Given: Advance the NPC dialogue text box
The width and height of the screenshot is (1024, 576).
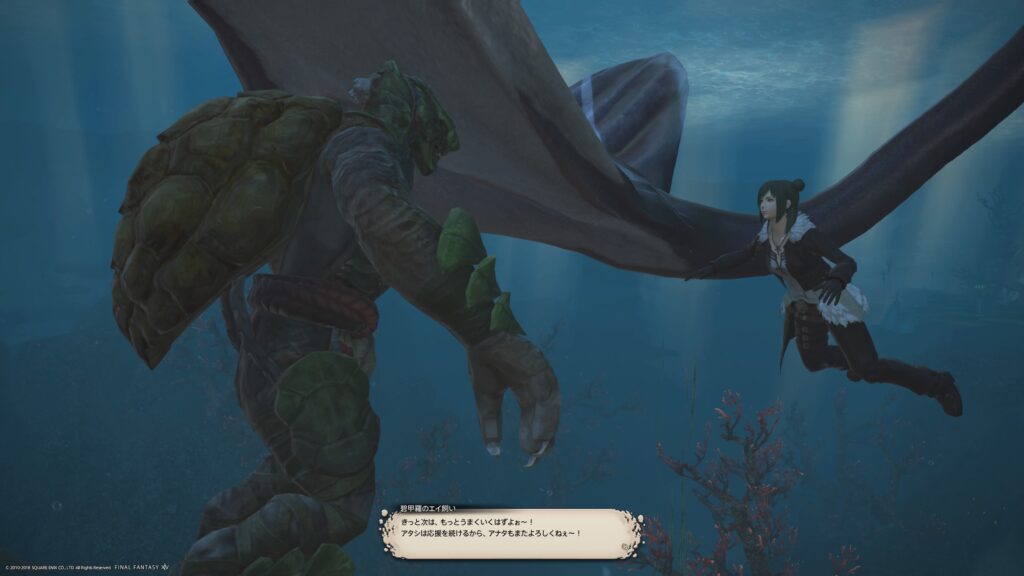Looking at the screenshot, I should [x=510, y=533].
